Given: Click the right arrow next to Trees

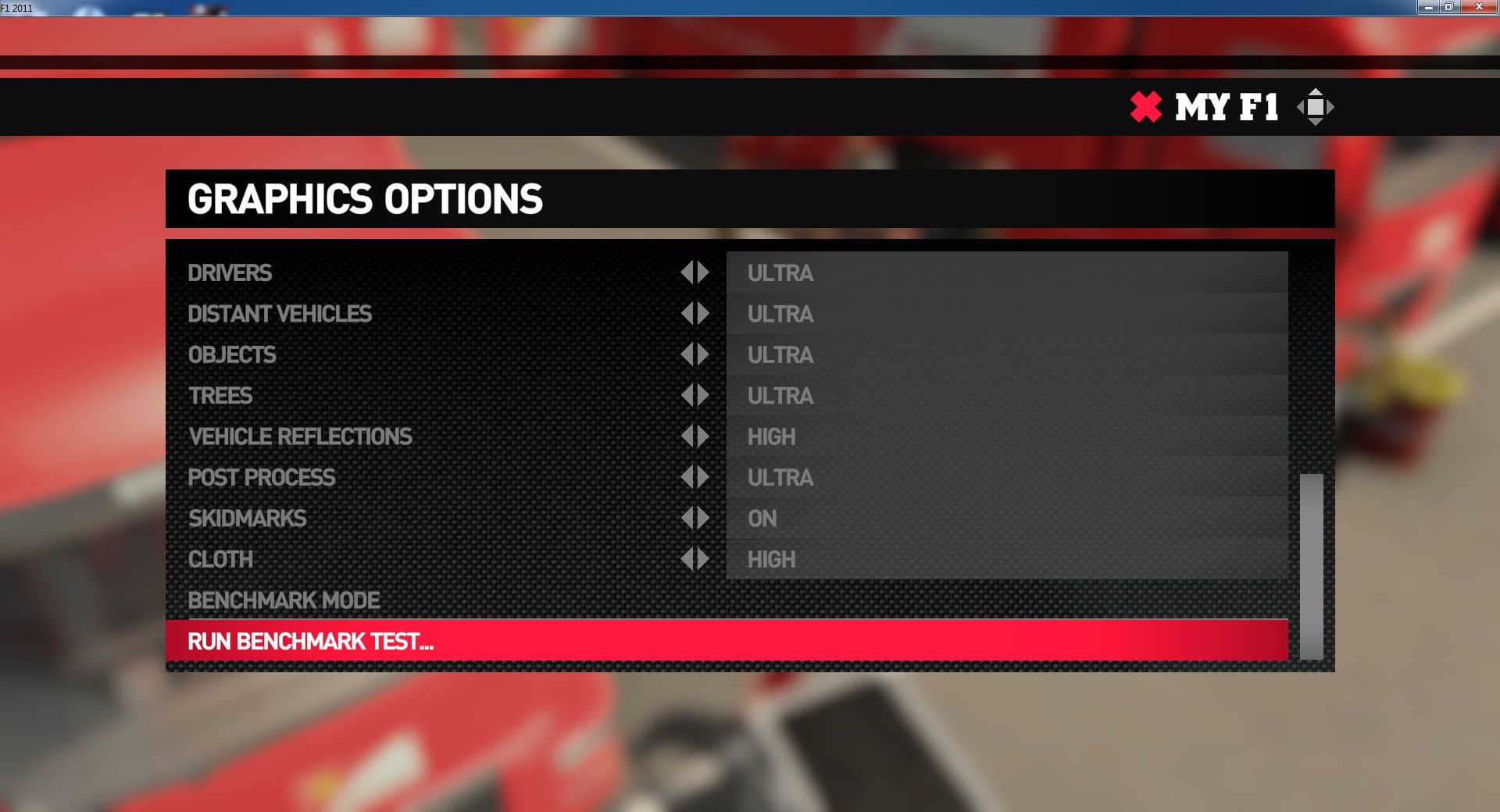Looking at the screenshot, I should 703,396.
